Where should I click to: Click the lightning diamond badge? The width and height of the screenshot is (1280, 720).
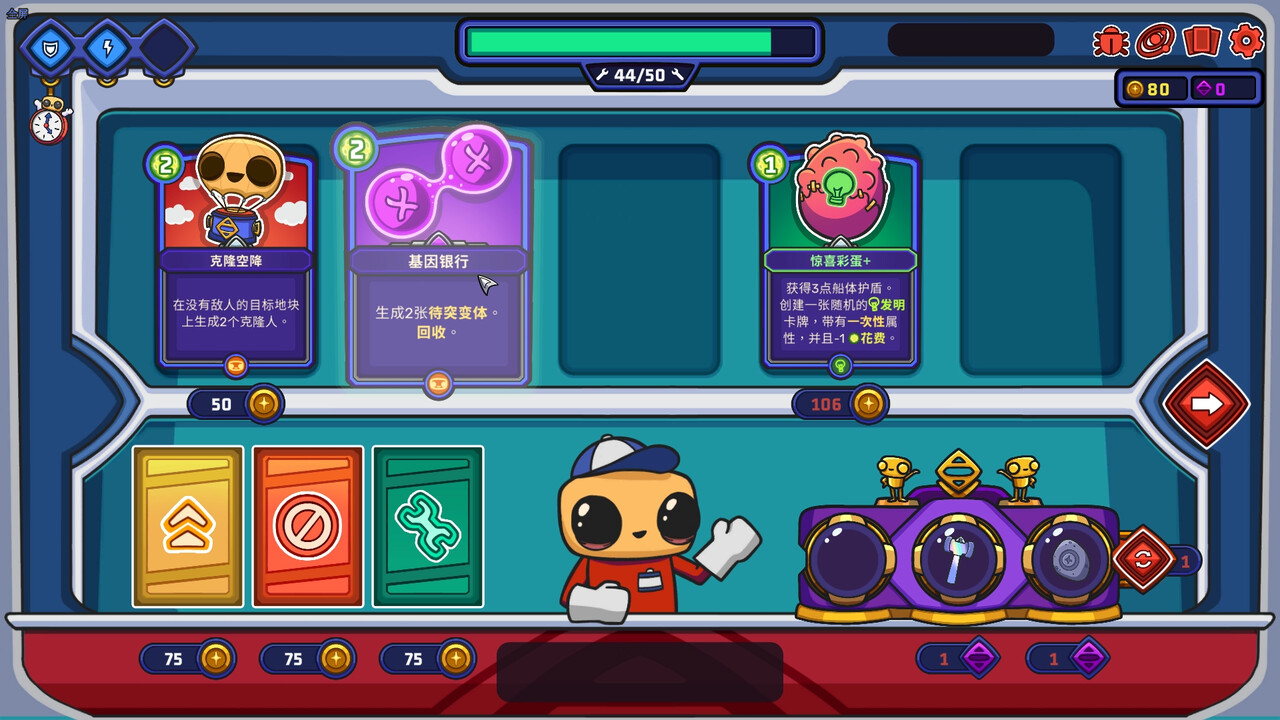pos(107,47)
